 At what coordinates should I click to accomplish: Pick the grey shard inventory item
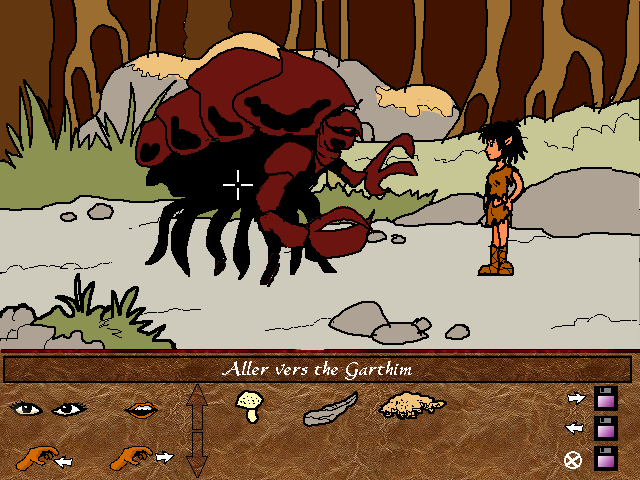(329, 408)
